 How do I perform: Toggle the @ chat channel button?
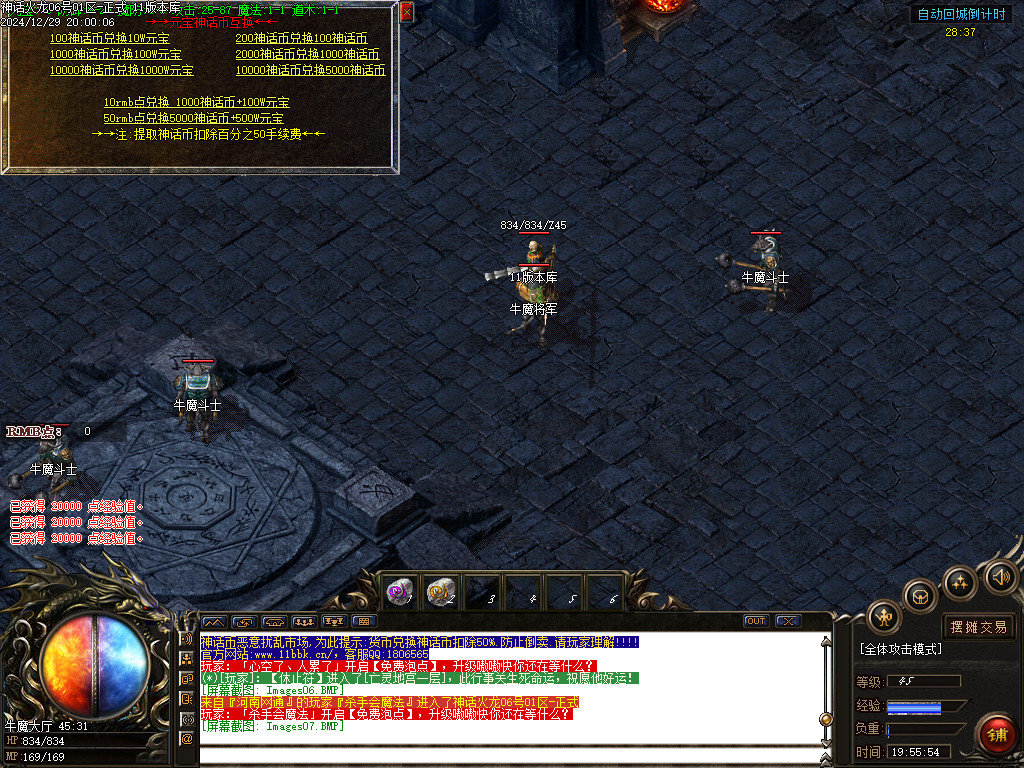pyautogui.click(x=186, y=738)
